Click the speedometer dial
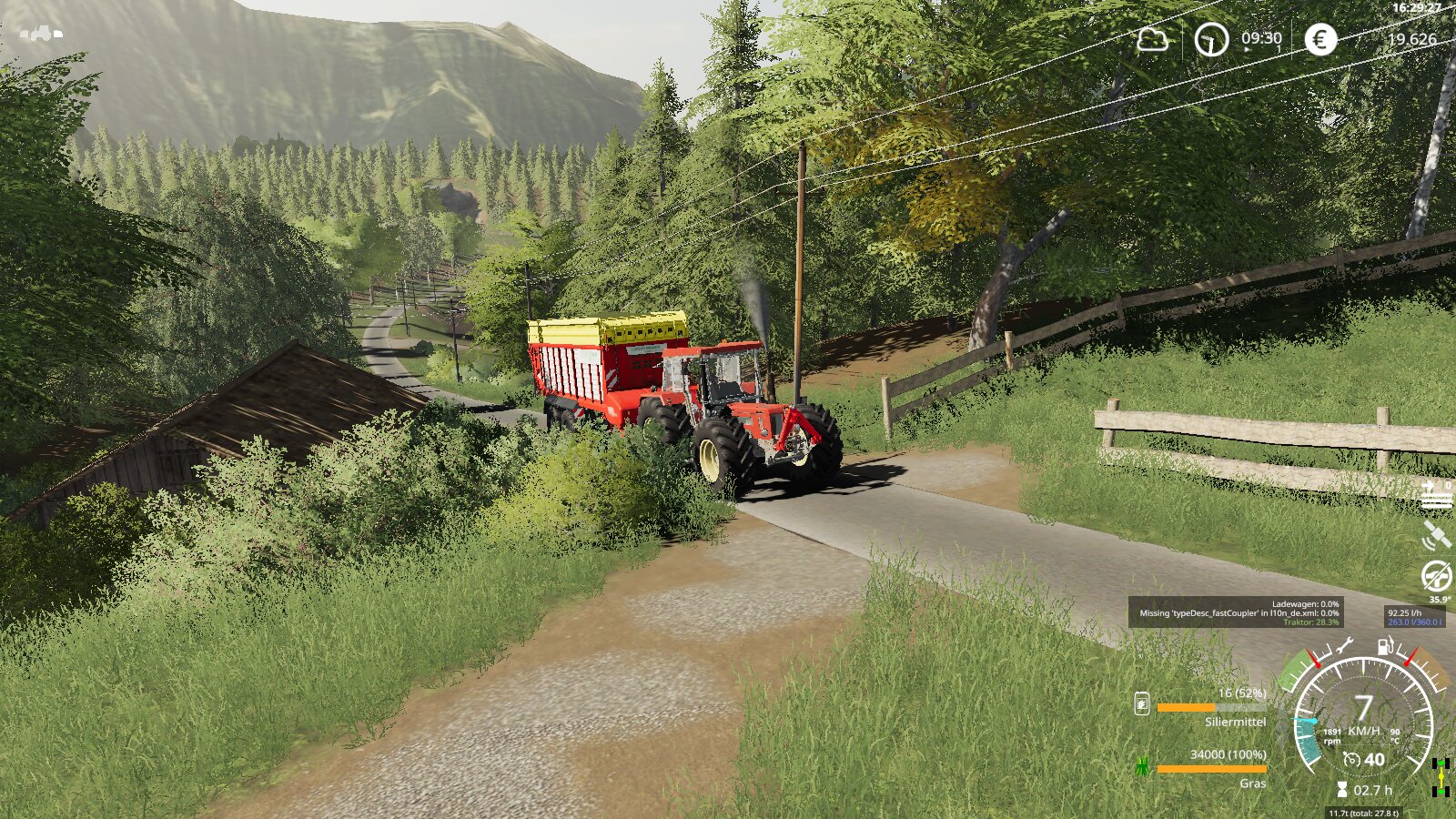Screen dimensions: 1456x819 (x=1362, y=719)
